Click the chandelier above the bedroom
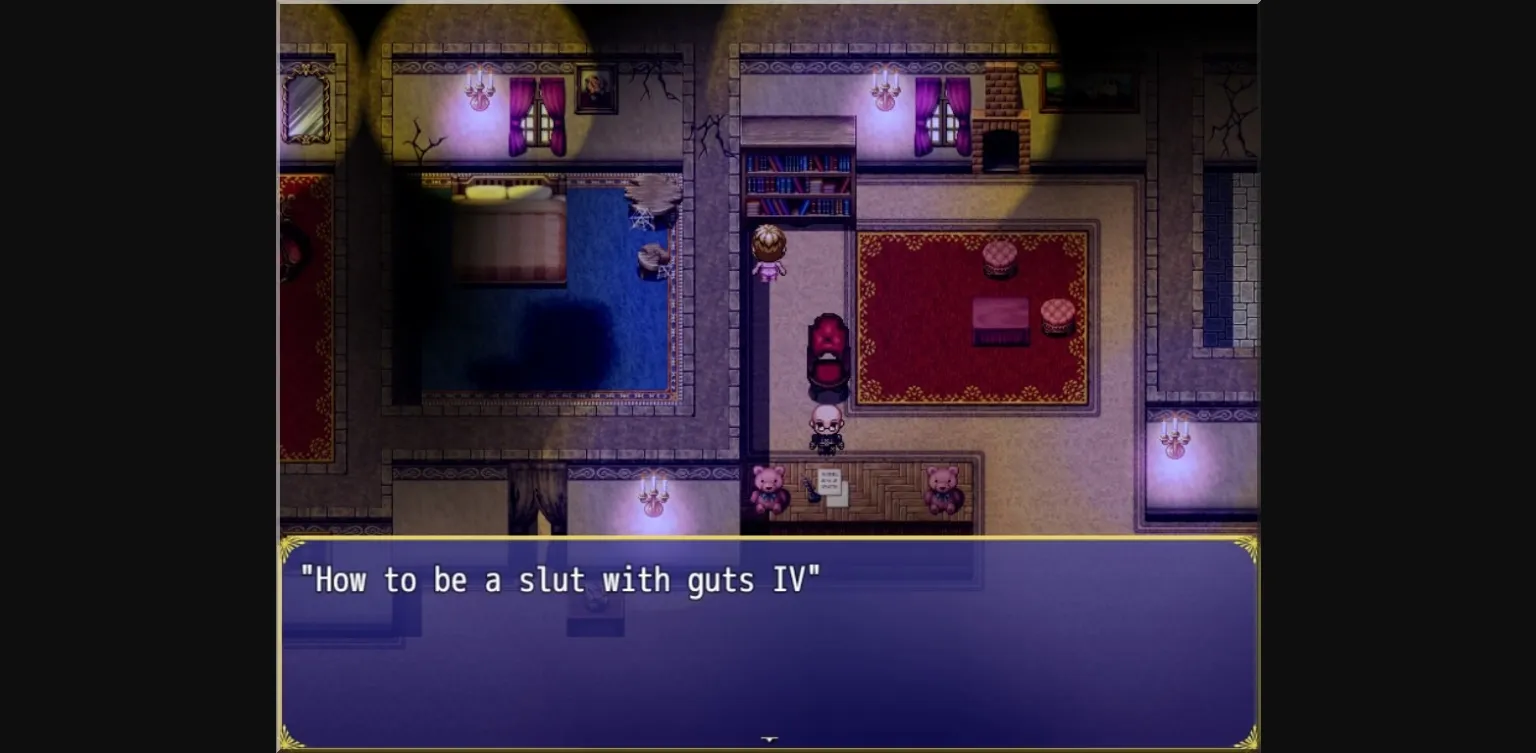1536x753 pixels. click(477, 88)
